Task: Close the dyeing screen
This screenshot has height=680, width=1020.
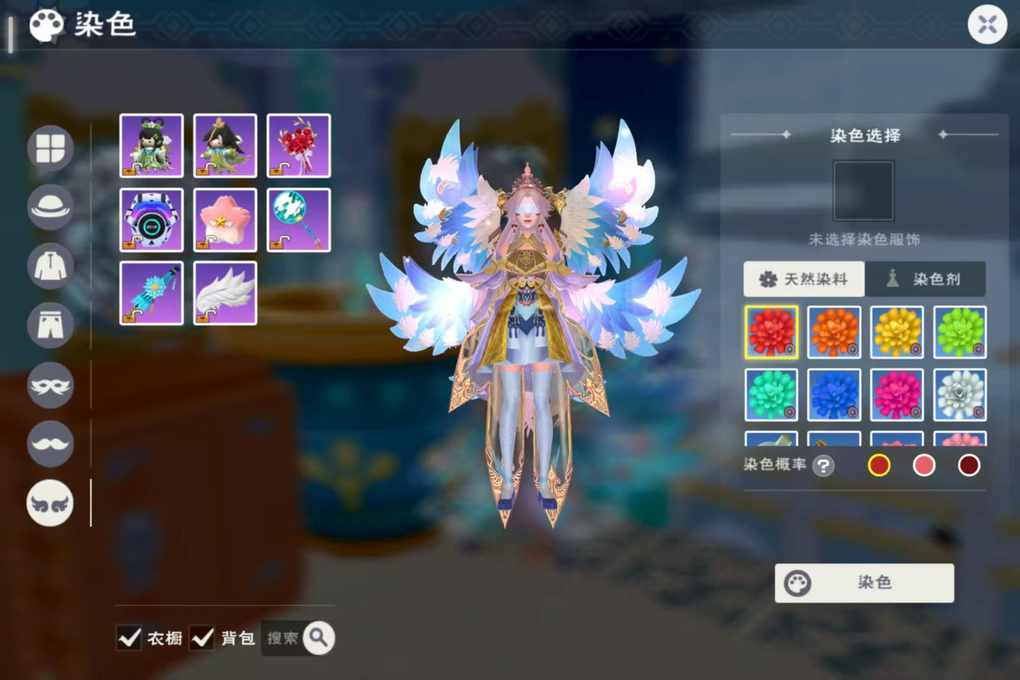Action: click(987, 24)
